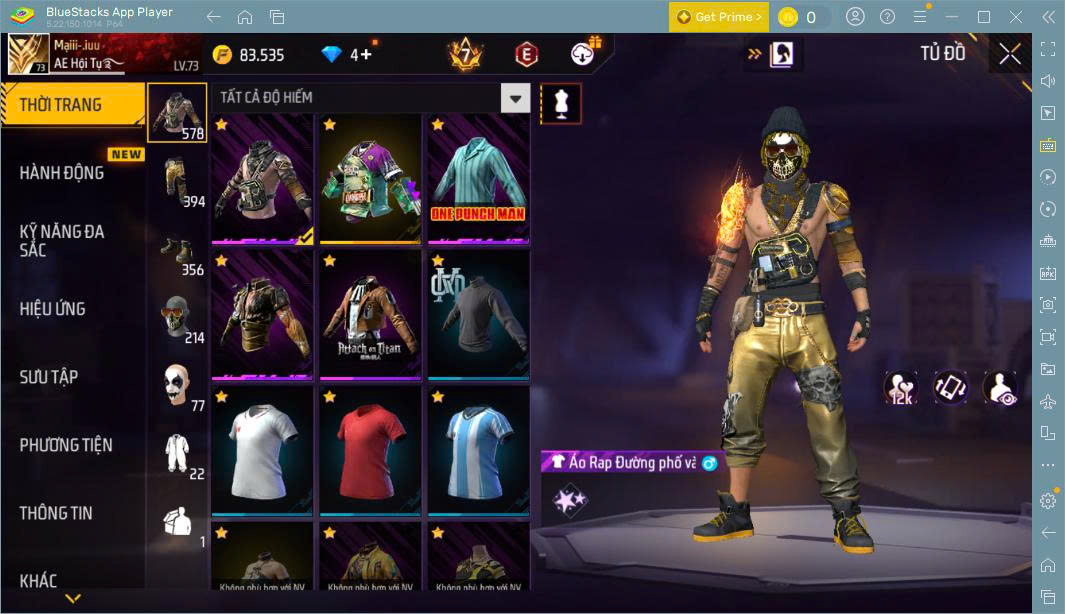Open the Thông Tin section
The height and width of the screenshot is (614, 1065).
(56, 513)
